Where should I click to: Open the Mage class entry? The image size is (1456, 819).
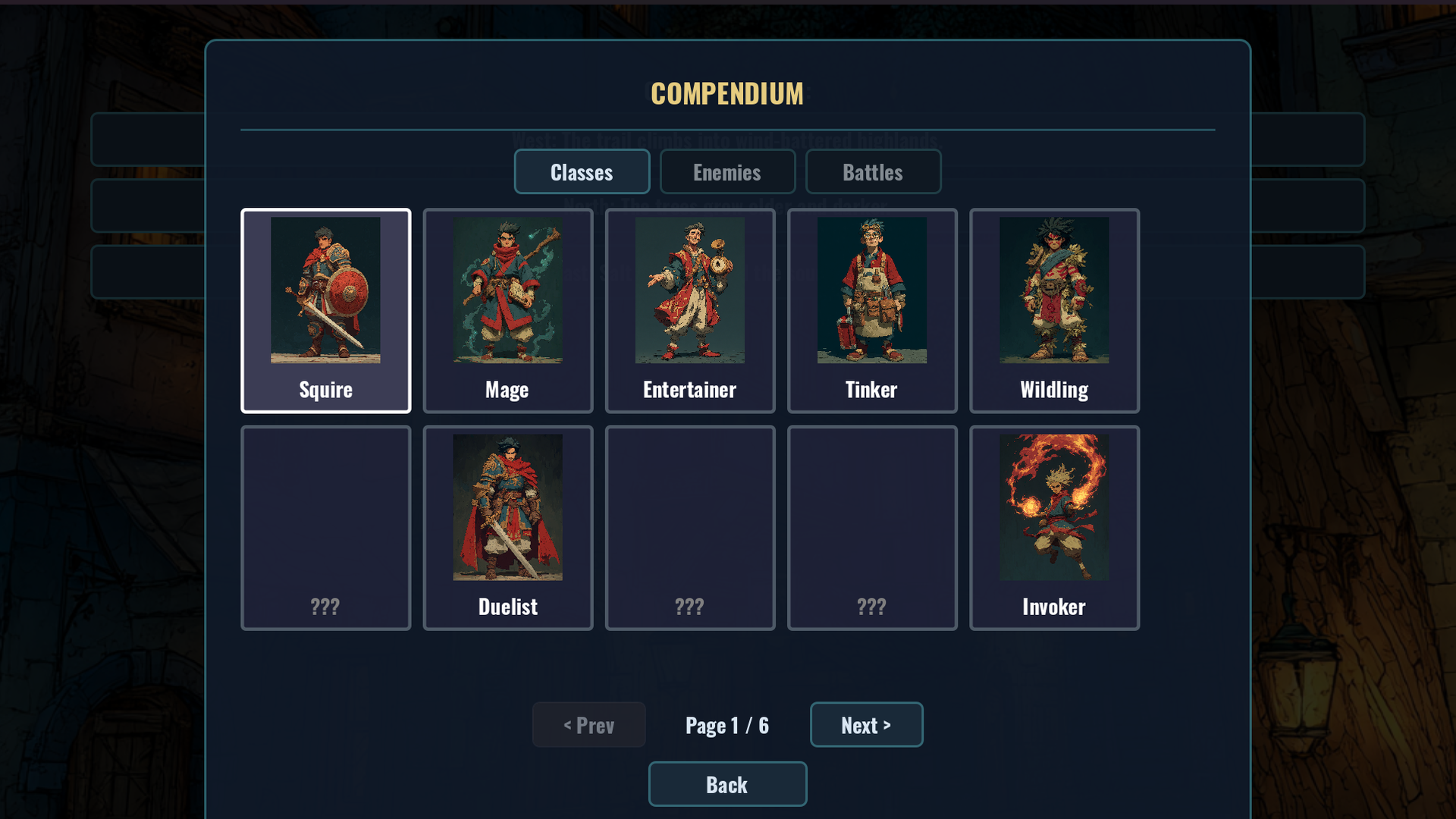pos(507,310)
